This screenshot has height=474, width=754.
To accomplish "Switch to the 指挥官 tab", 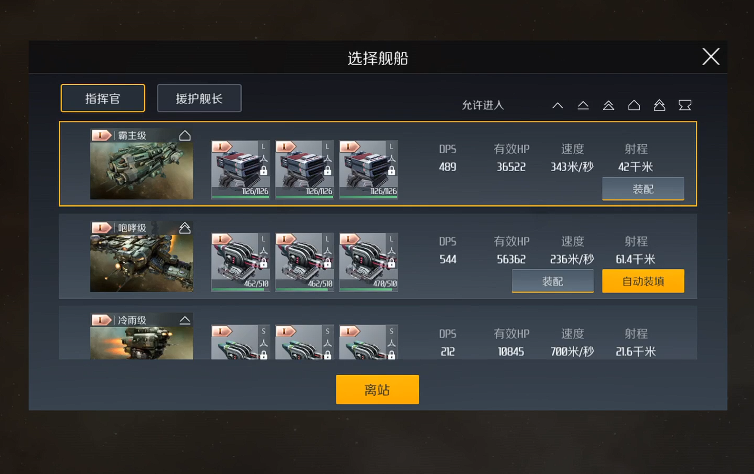I will (103, 98).
